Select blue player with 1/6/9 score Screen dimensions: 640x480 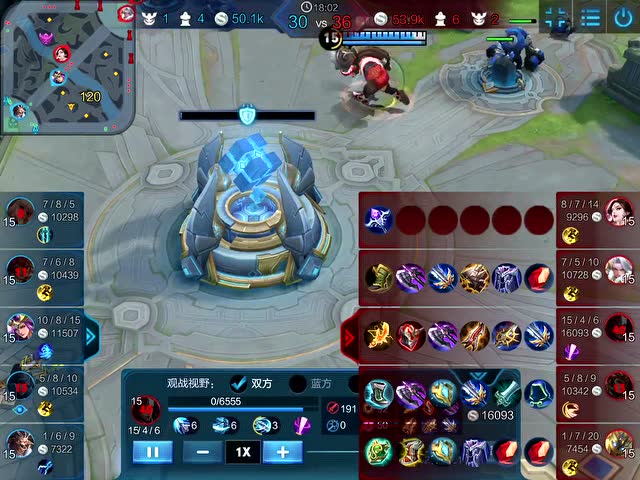click(x=20, y=442)
